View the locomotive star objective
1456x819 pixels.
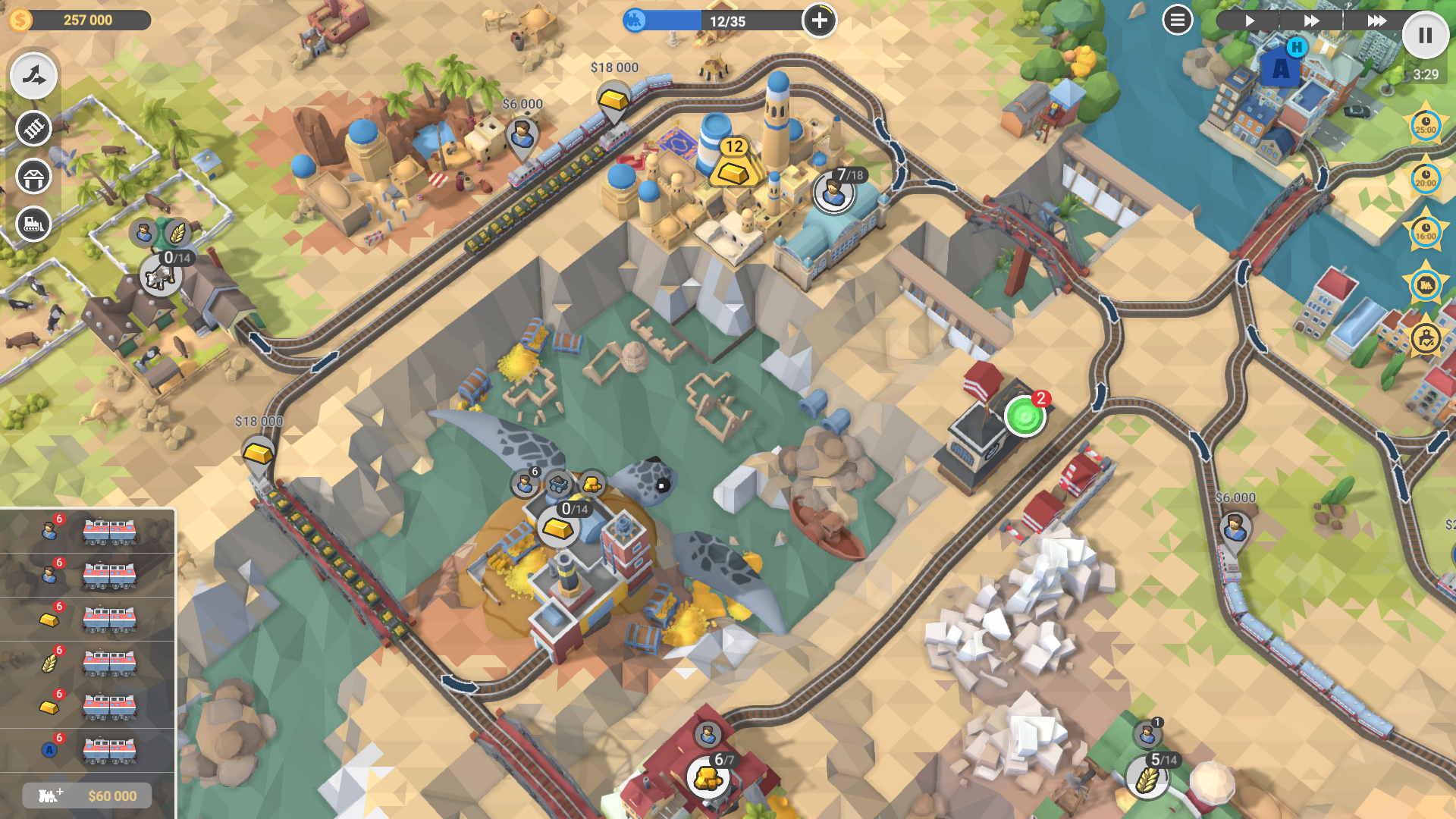click(1426, 285)
